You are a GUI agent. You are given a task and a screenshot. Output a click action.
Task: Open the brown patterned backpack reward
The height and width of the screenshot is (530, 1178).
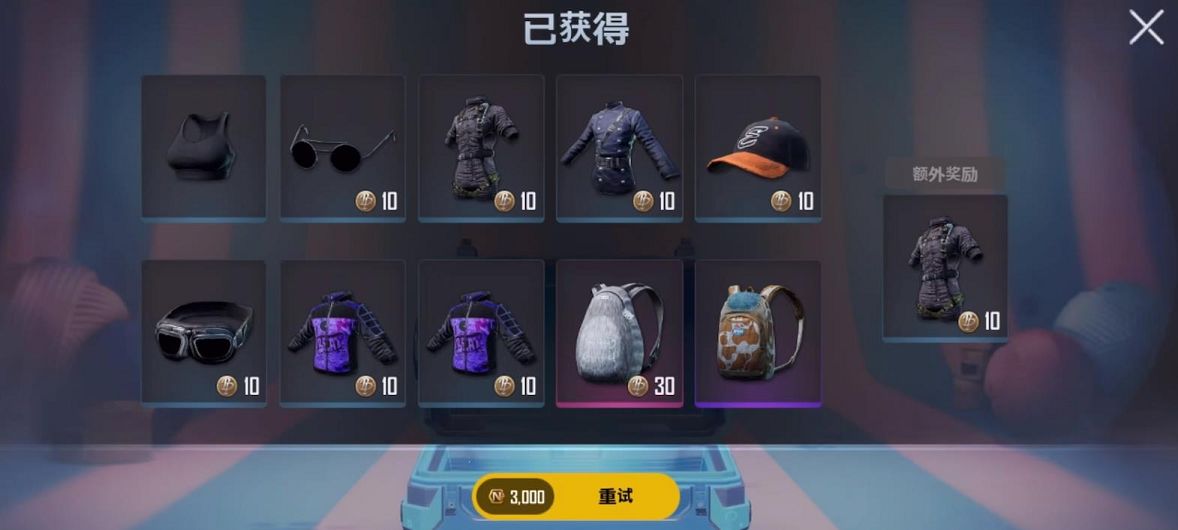(757, 332)
